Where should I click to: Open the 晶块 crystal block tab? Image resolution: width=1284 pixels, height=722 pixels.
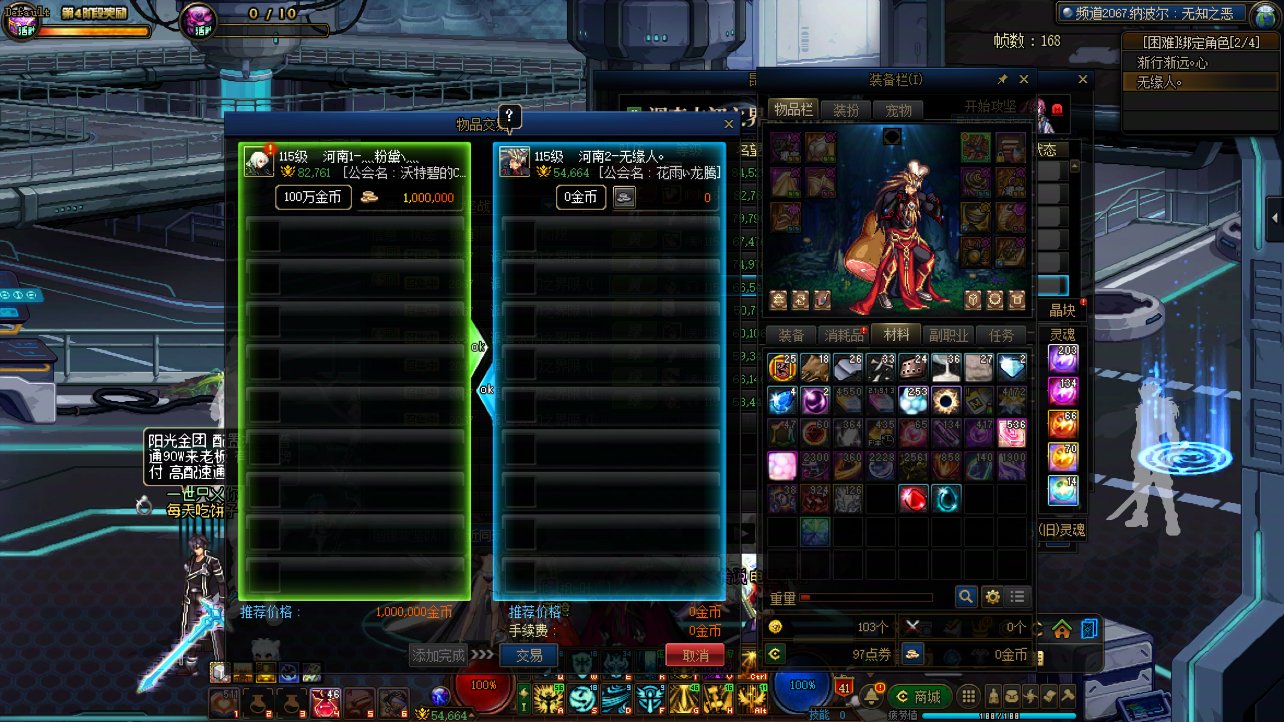click(1062, 310)
